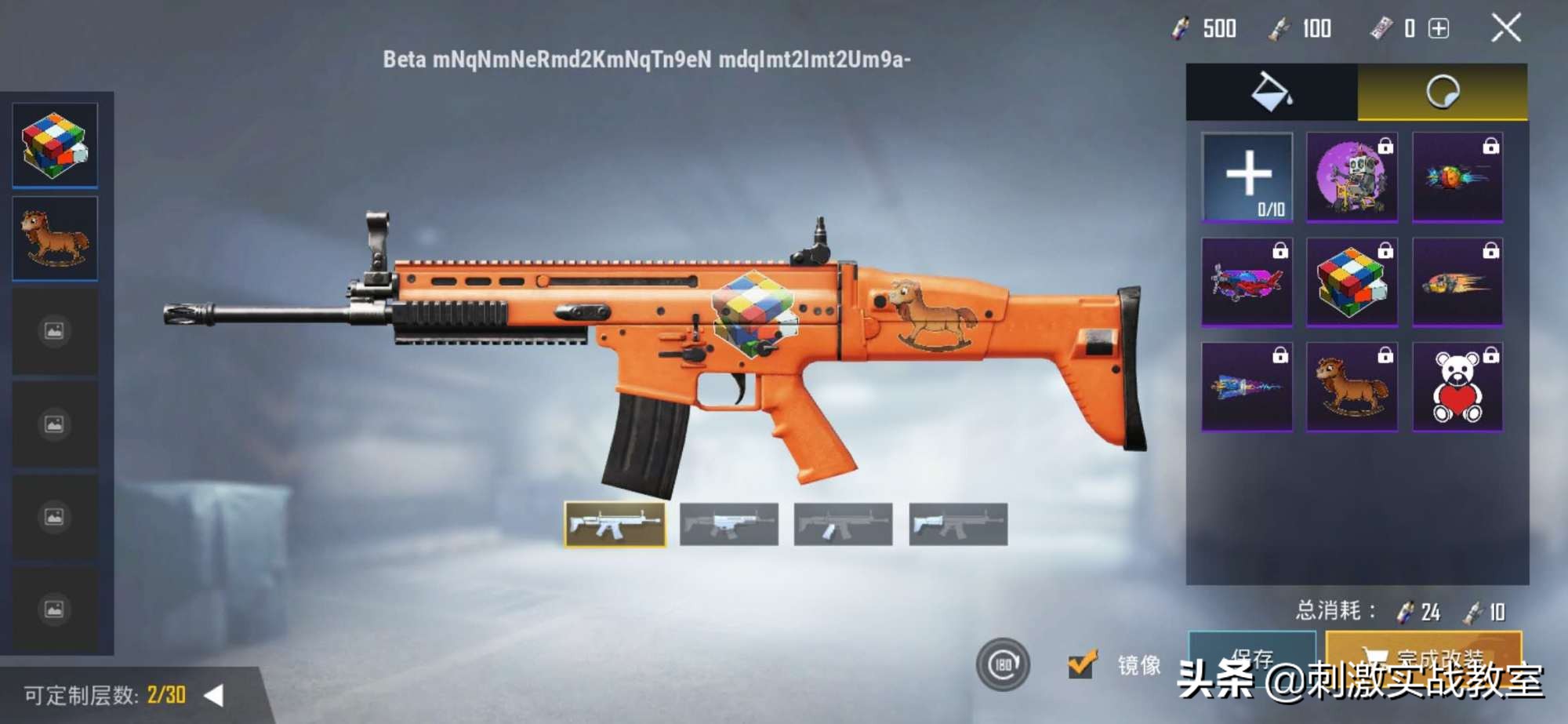The image size is (1568, 724).
Task: Switch to the paint bucket tab
Action: (1271, 92)
